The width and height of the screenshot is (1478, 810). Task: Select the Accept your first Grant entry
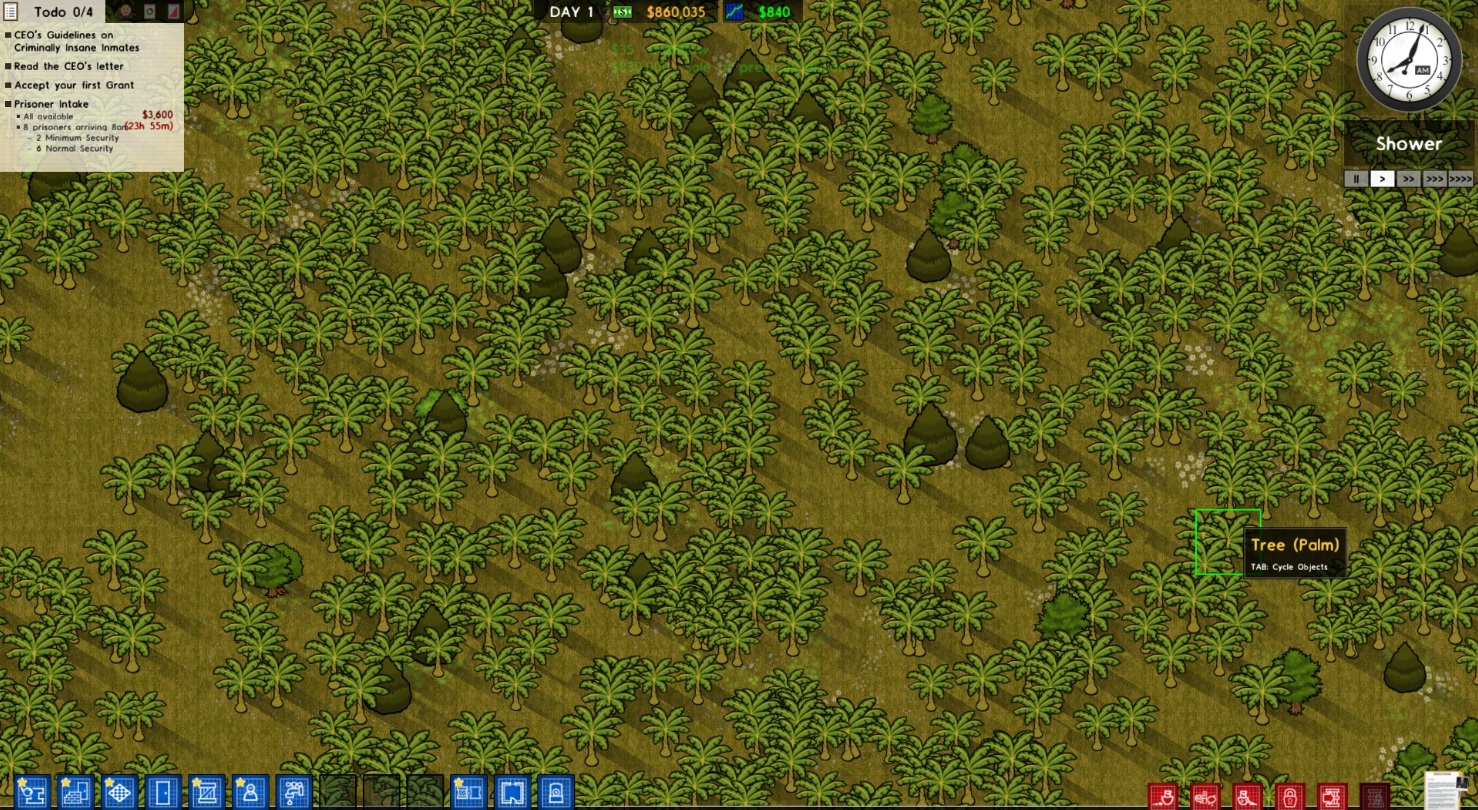(74, 86)
